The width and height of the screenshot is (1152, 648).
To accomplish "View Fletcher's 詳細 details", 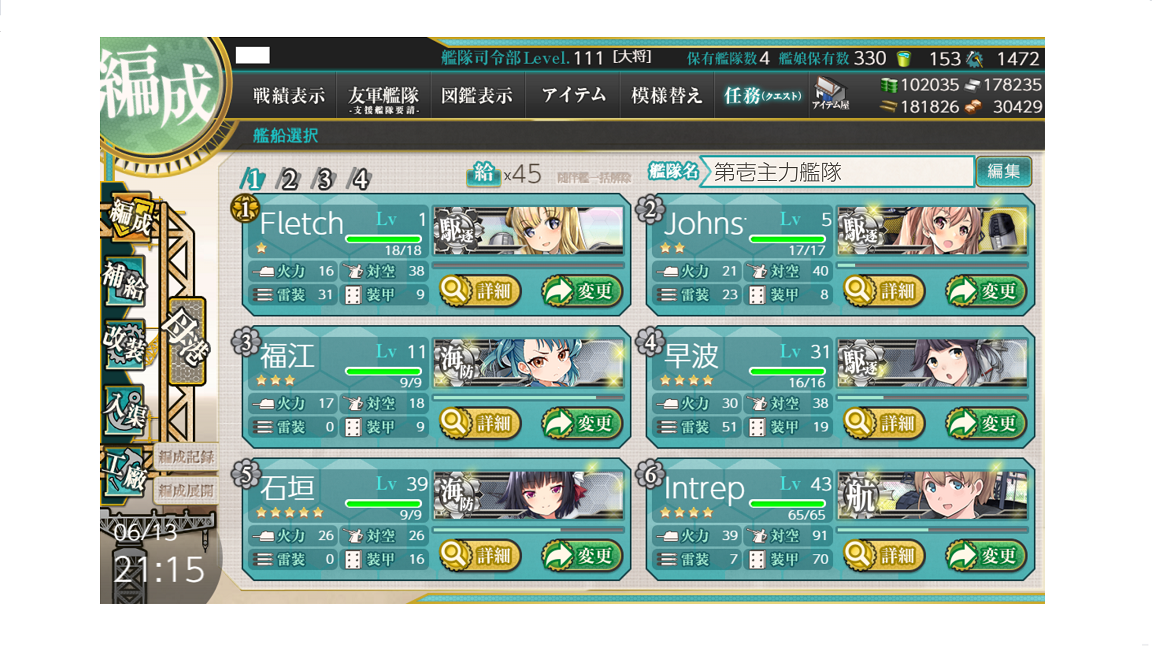I will pos(479,292).
